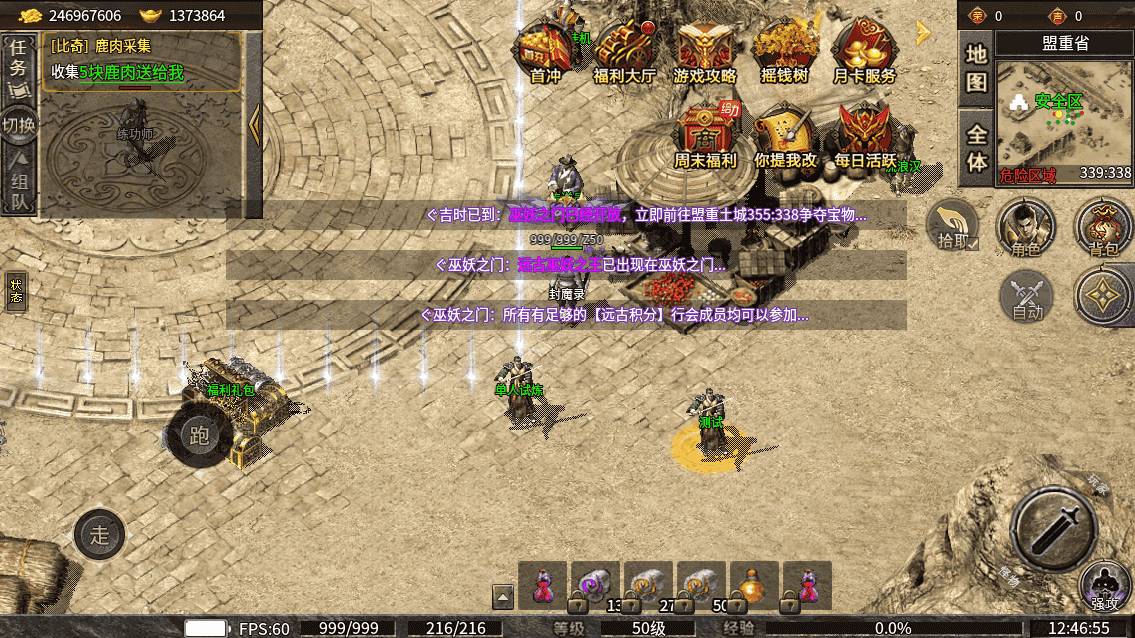This screenshot has height=638, width=1135.
Task: Tap the 拾取 pickup button
Action: pyautogui.click(x=952, y=226)
